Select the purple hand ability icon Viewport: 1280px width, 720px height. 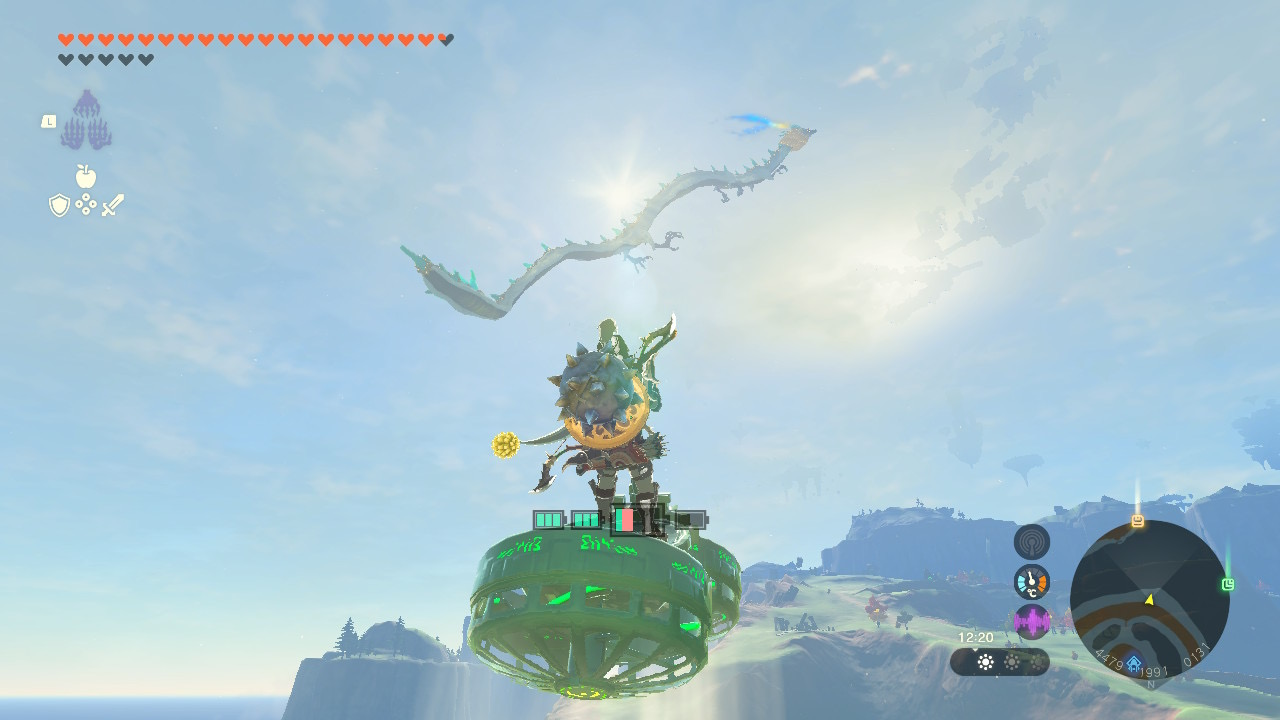(x=86, y=120)
